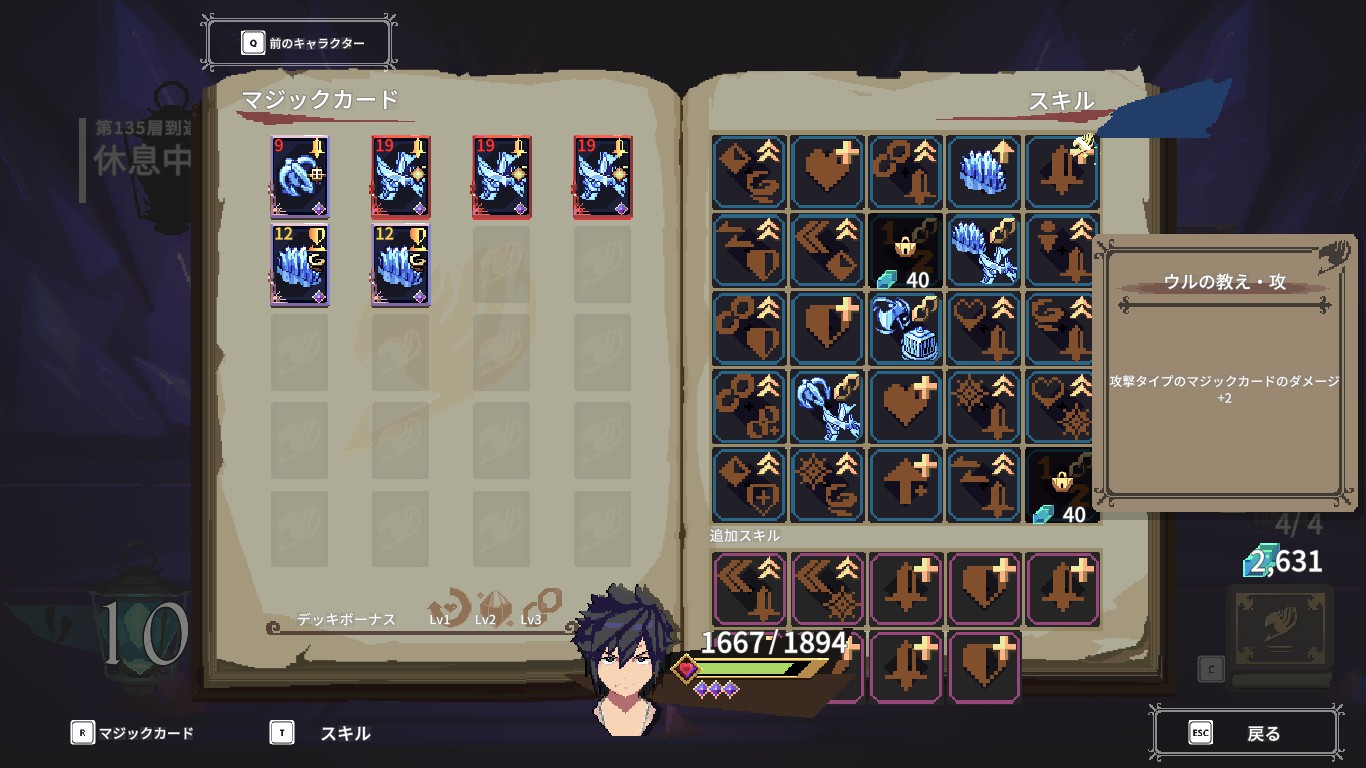This screenshot has height=768, width=1366.
Task: Unlock the skill slot costing 40 gems
Action: (905, 251)
